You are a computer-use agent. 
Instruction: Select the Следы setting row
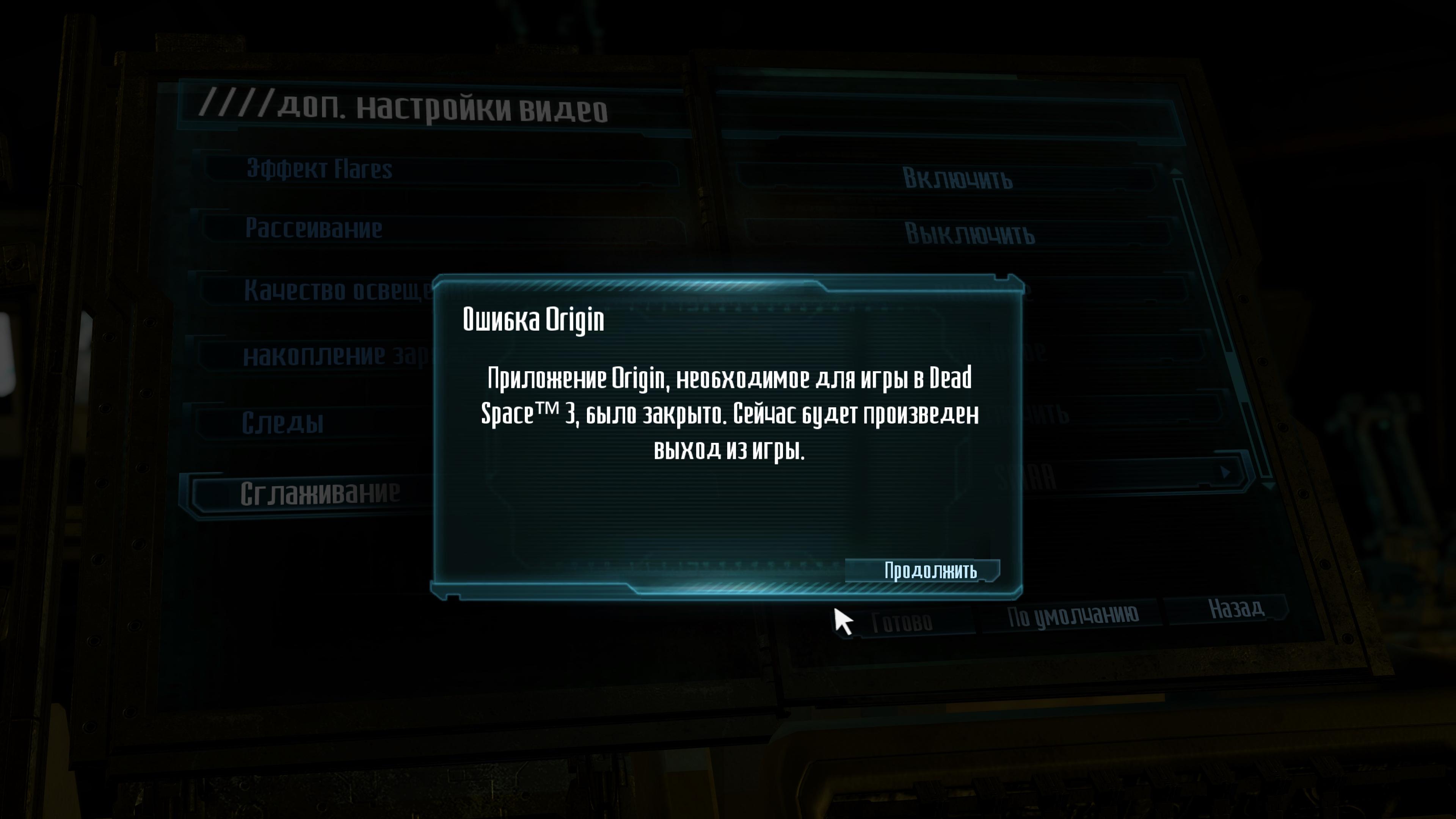[282, 423]
